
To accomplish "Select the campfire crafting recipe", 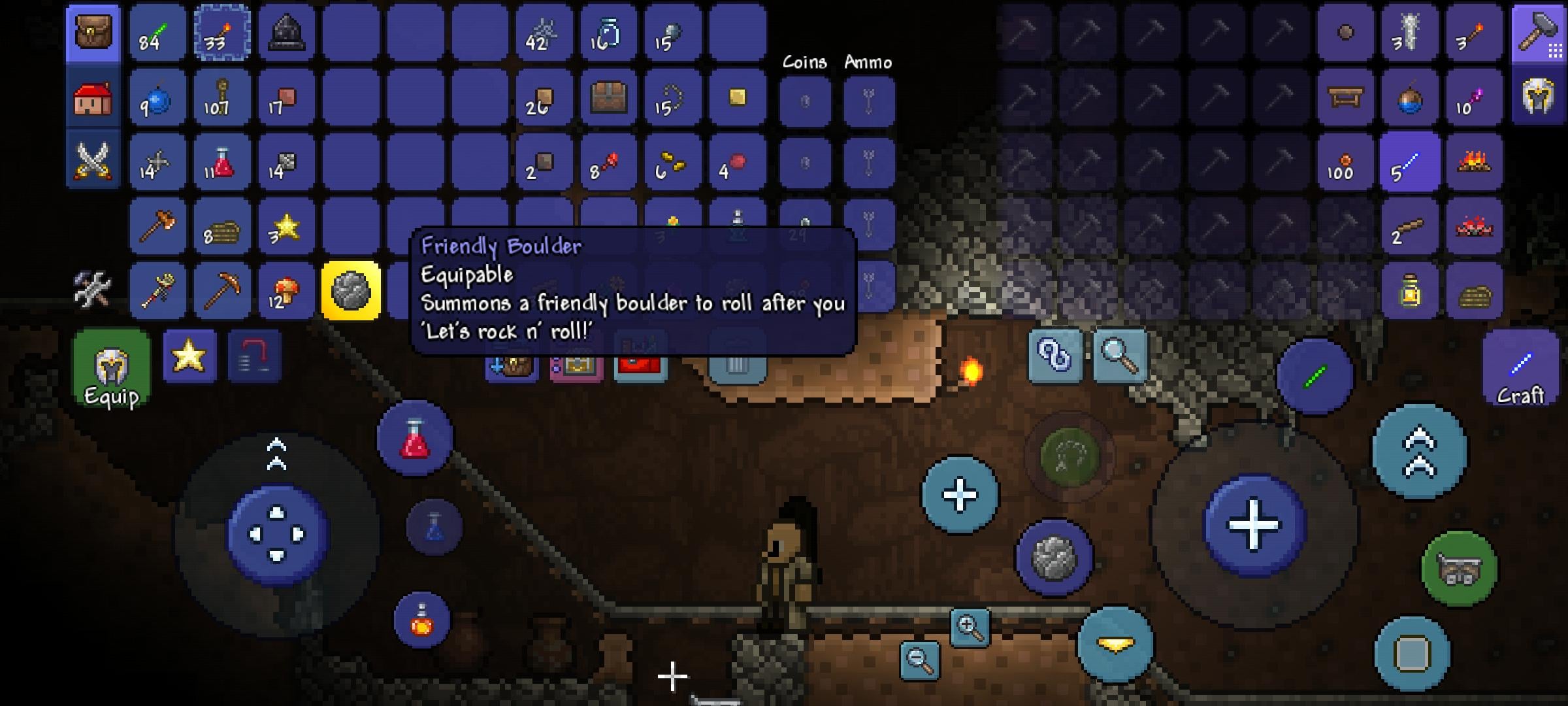I will click(1474, 162).
